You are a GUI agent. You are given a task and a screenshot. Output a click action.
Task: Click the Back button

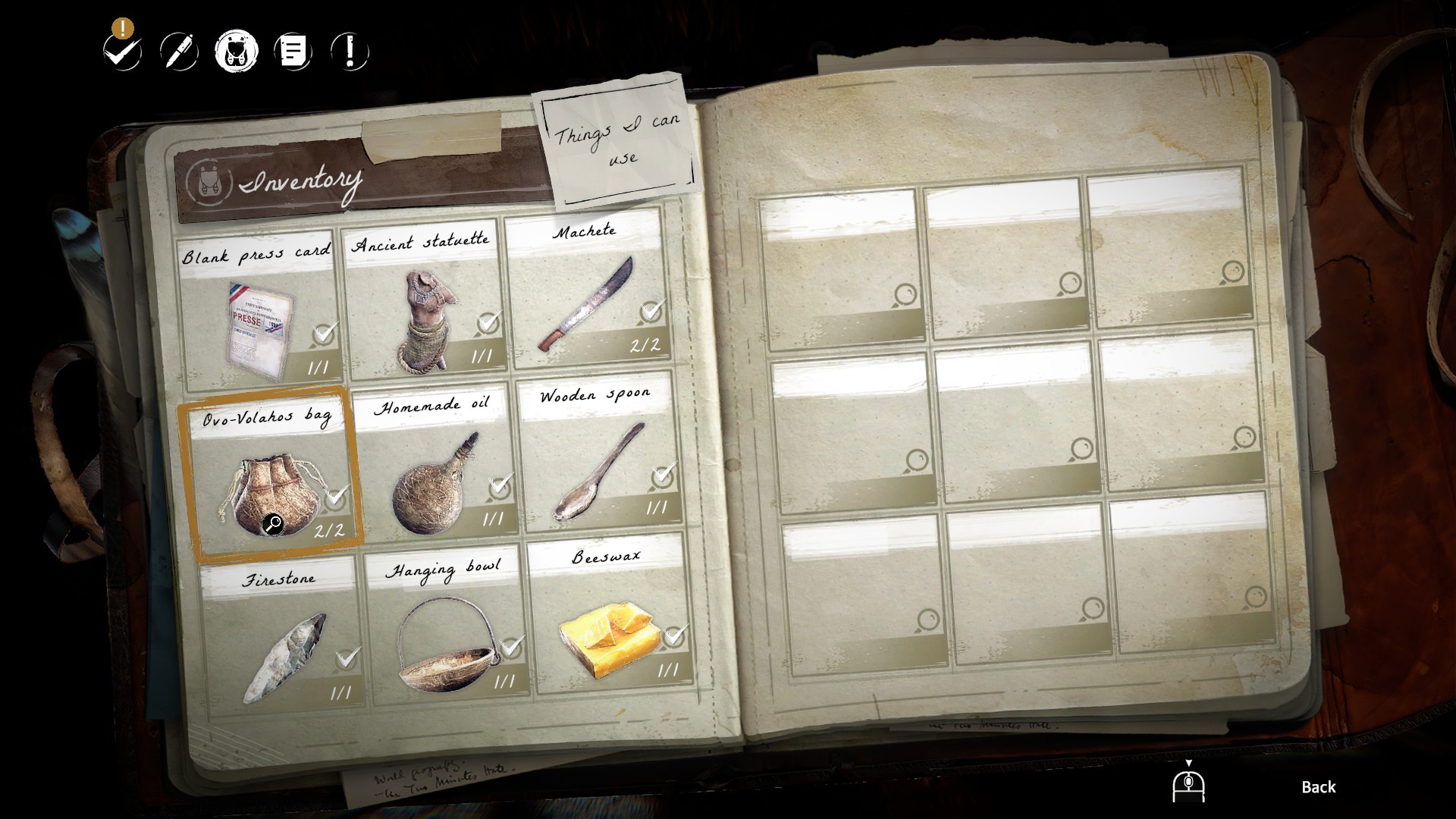pos(1318,787)
